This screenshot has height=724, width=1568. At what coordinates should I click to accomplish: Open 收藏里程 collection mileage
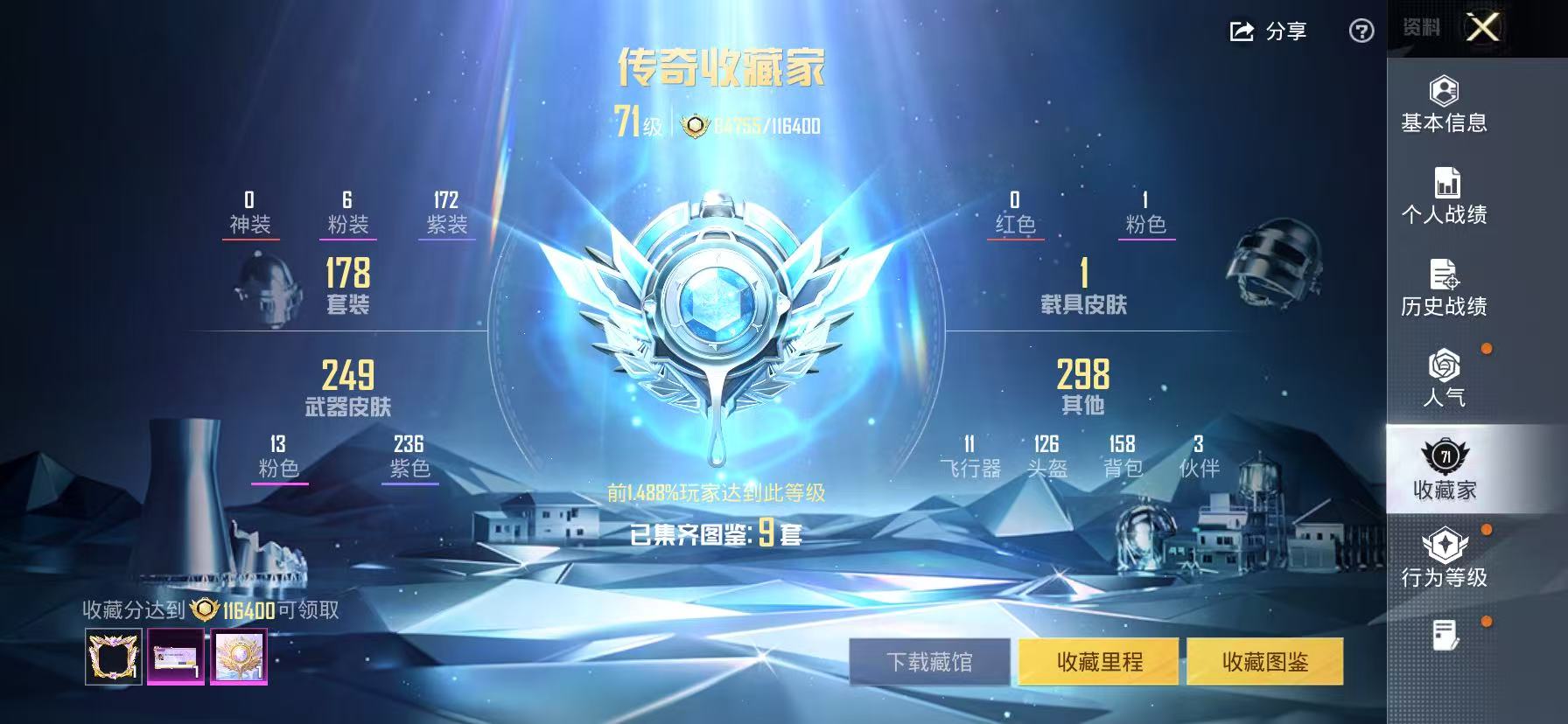click(1099, 663)
